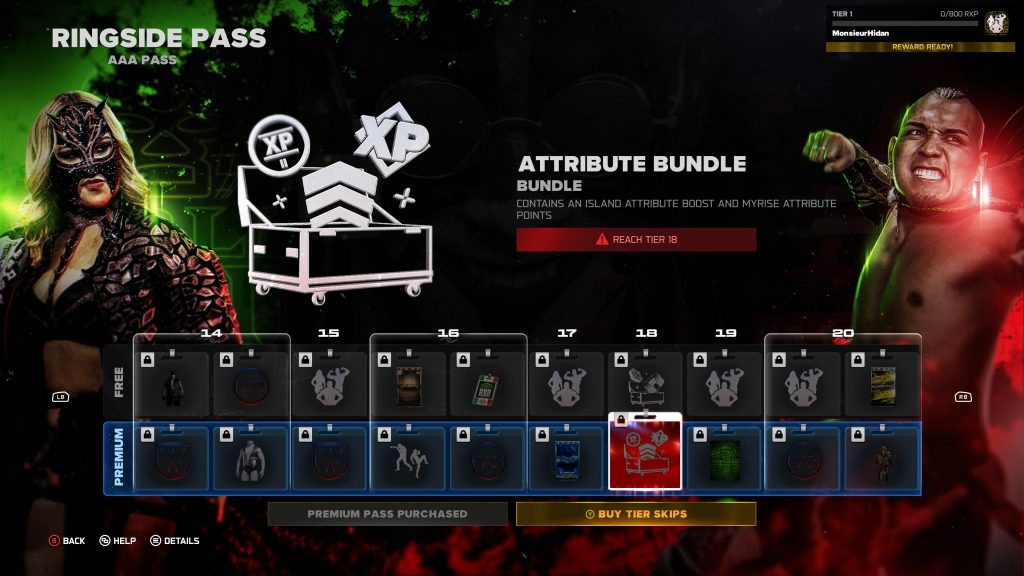Choose the free RXP ticket reward
The image size is (1024, 576).
(x=487, y=385)
